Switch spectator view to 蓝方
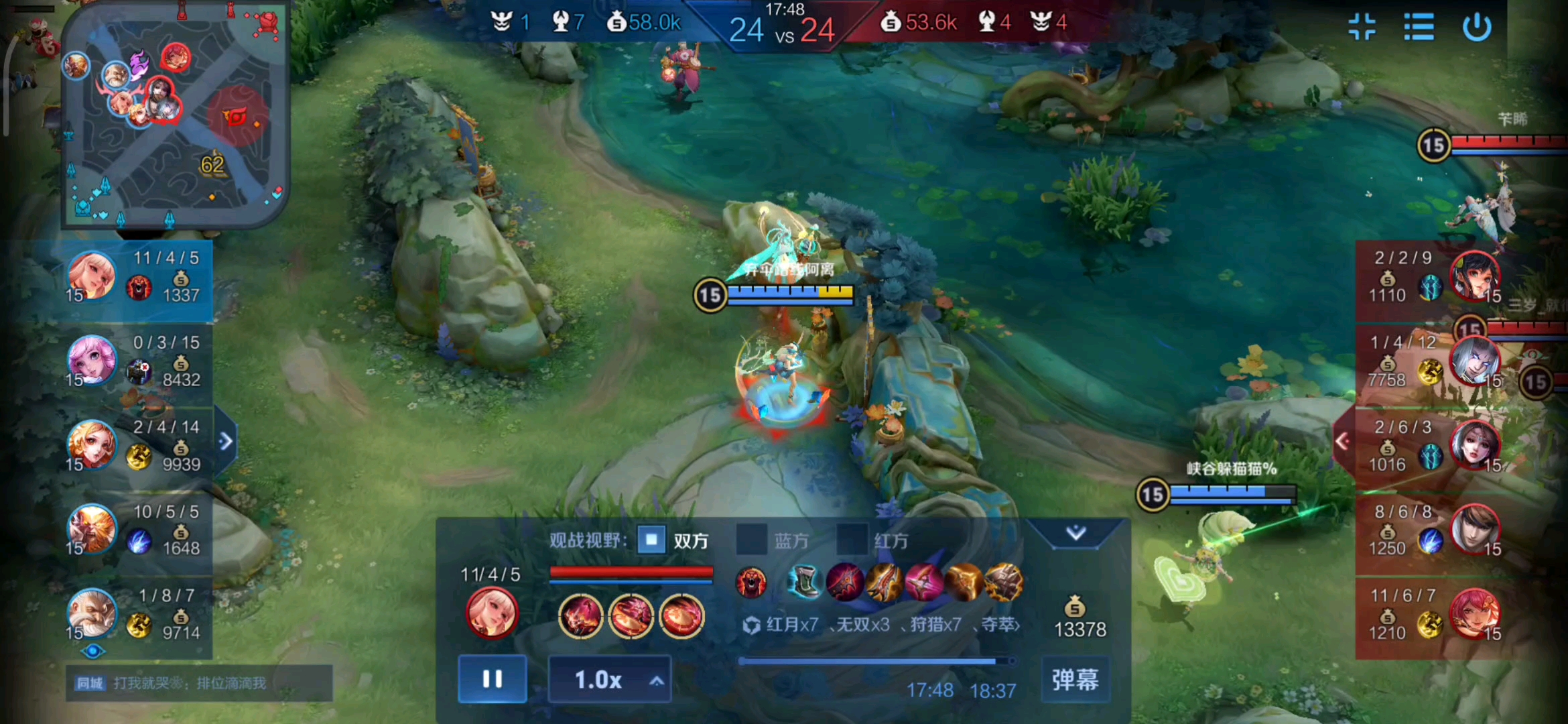The height and width of the screenshot is (724, 1568). click(752, 540)
